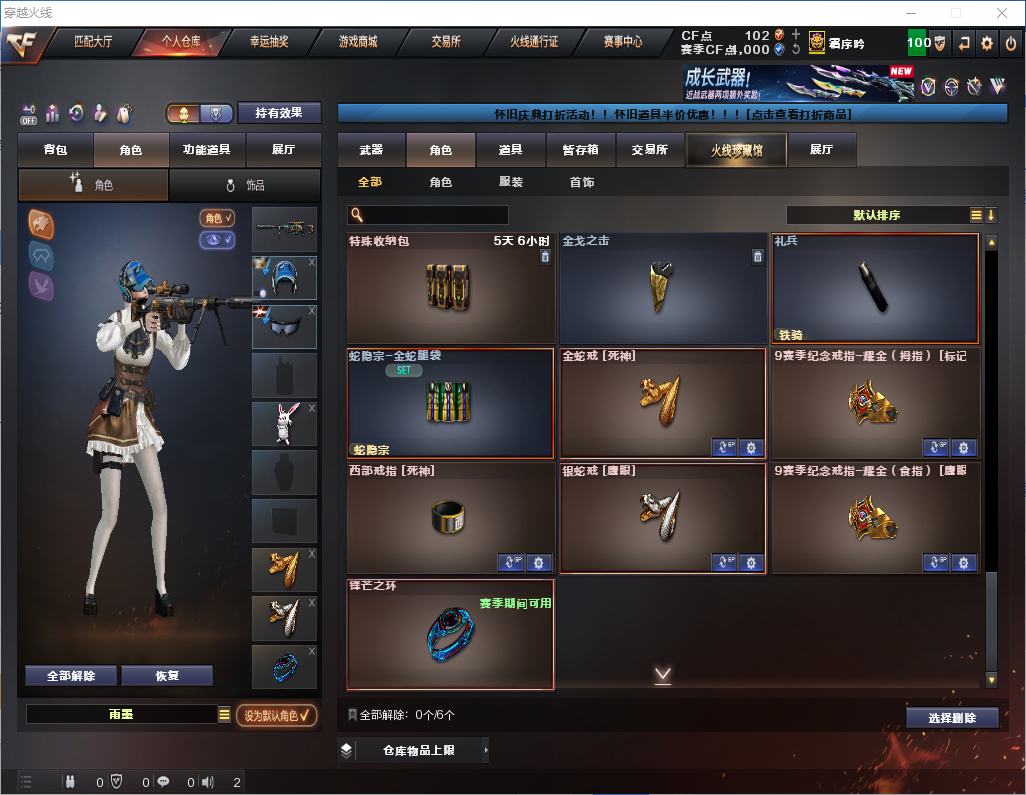The image size is (1026, 795).
Task: Switch to the 武器 weapons tab
Action: (x=371, y=150)
